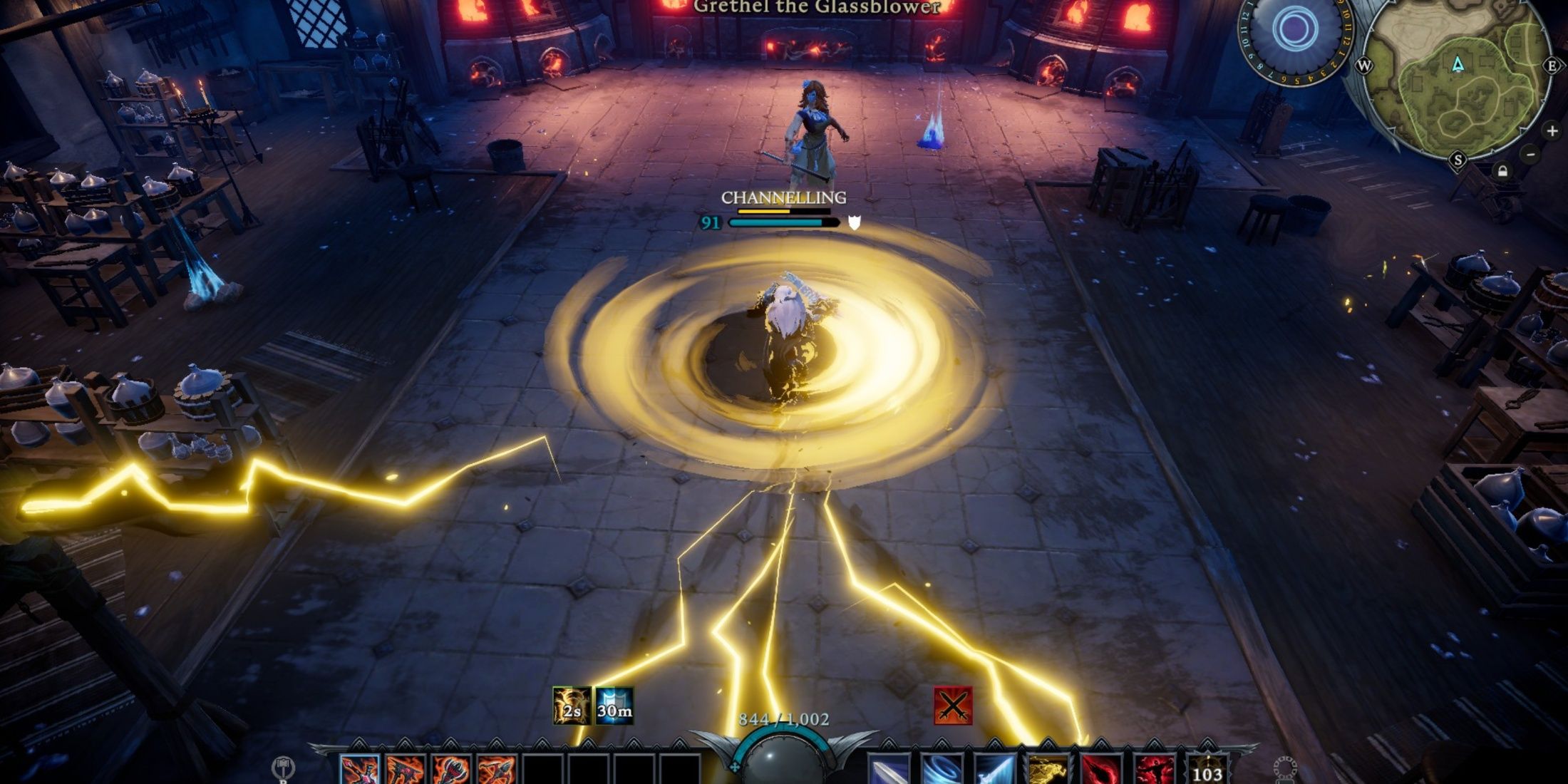Toggle the minimap rotation lock
This screenshot has height=784, width=1568.
click(x=1502, y=172)
